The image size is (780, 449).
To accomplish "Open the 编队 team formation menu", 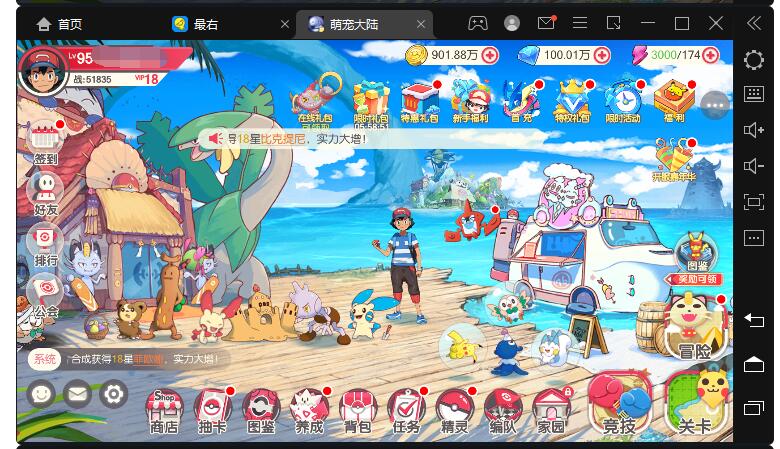I will (x=502, y=410).
